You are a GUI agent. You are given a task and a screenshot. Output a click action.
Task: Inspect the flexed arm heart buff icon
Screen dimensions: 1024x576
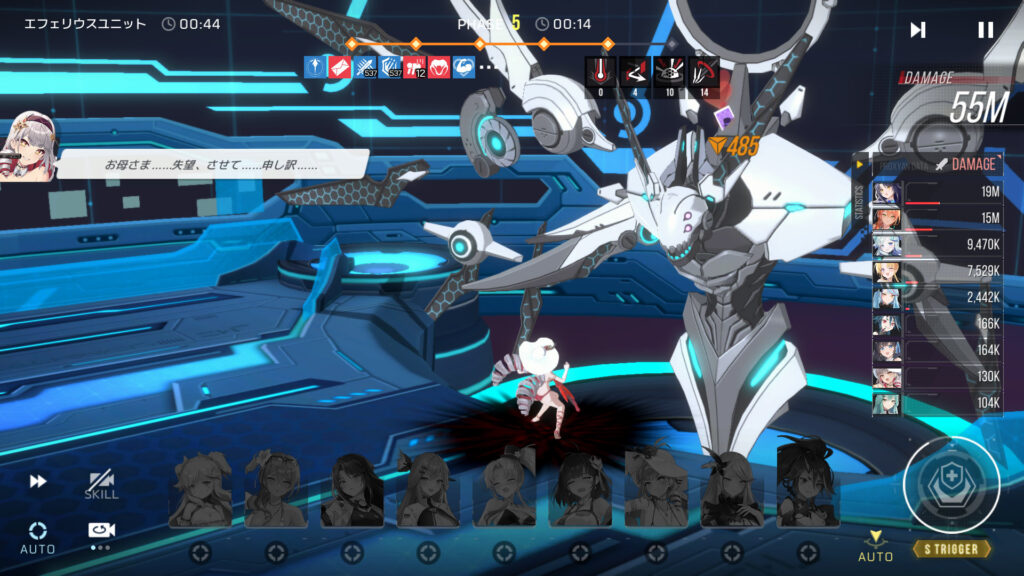(464, 67)
